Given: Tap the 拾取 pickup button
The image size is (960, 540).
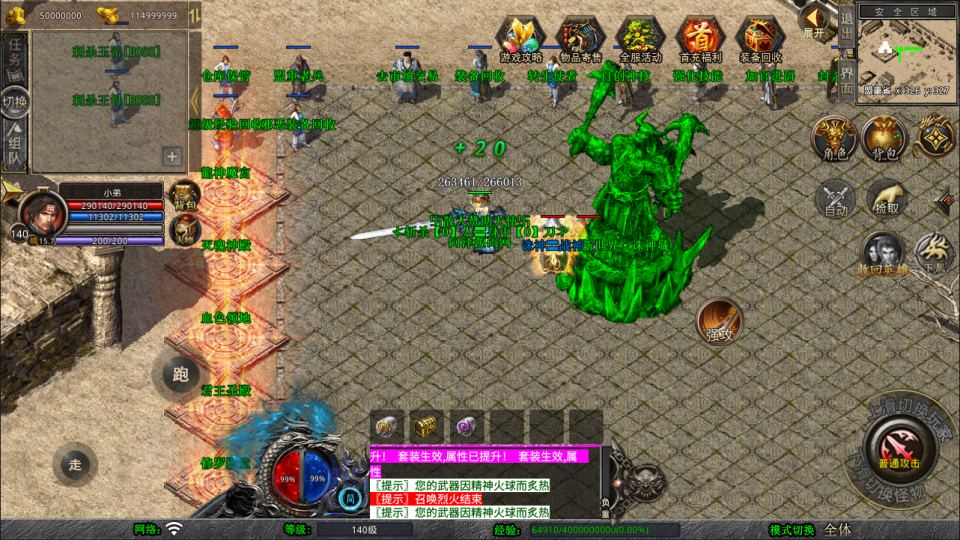Looking at the screenshot, I should click(x=886, y=198).
